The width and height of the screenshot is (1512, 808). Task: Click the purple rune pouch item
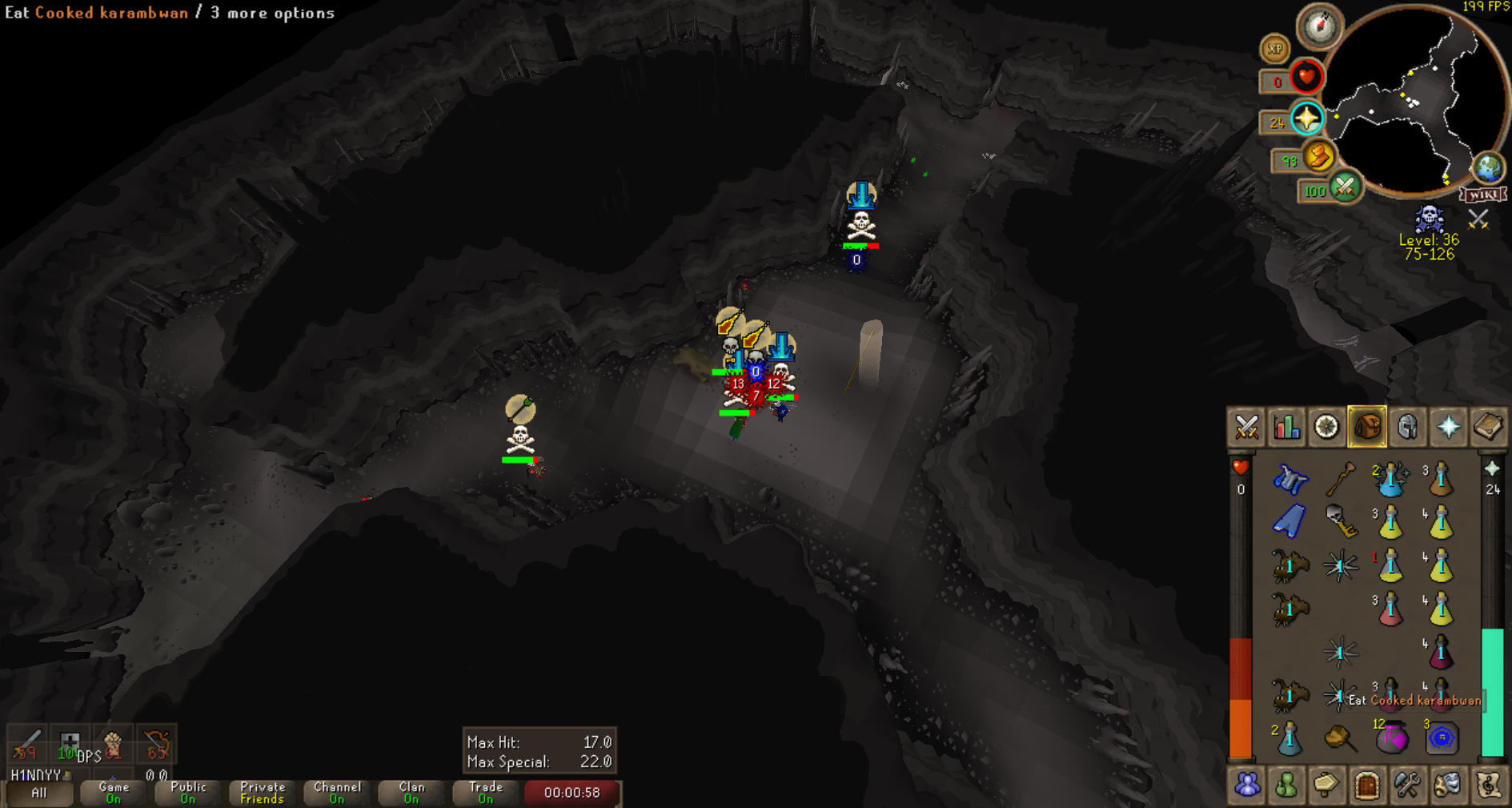pyautogui.click(x=1391, y=738)
